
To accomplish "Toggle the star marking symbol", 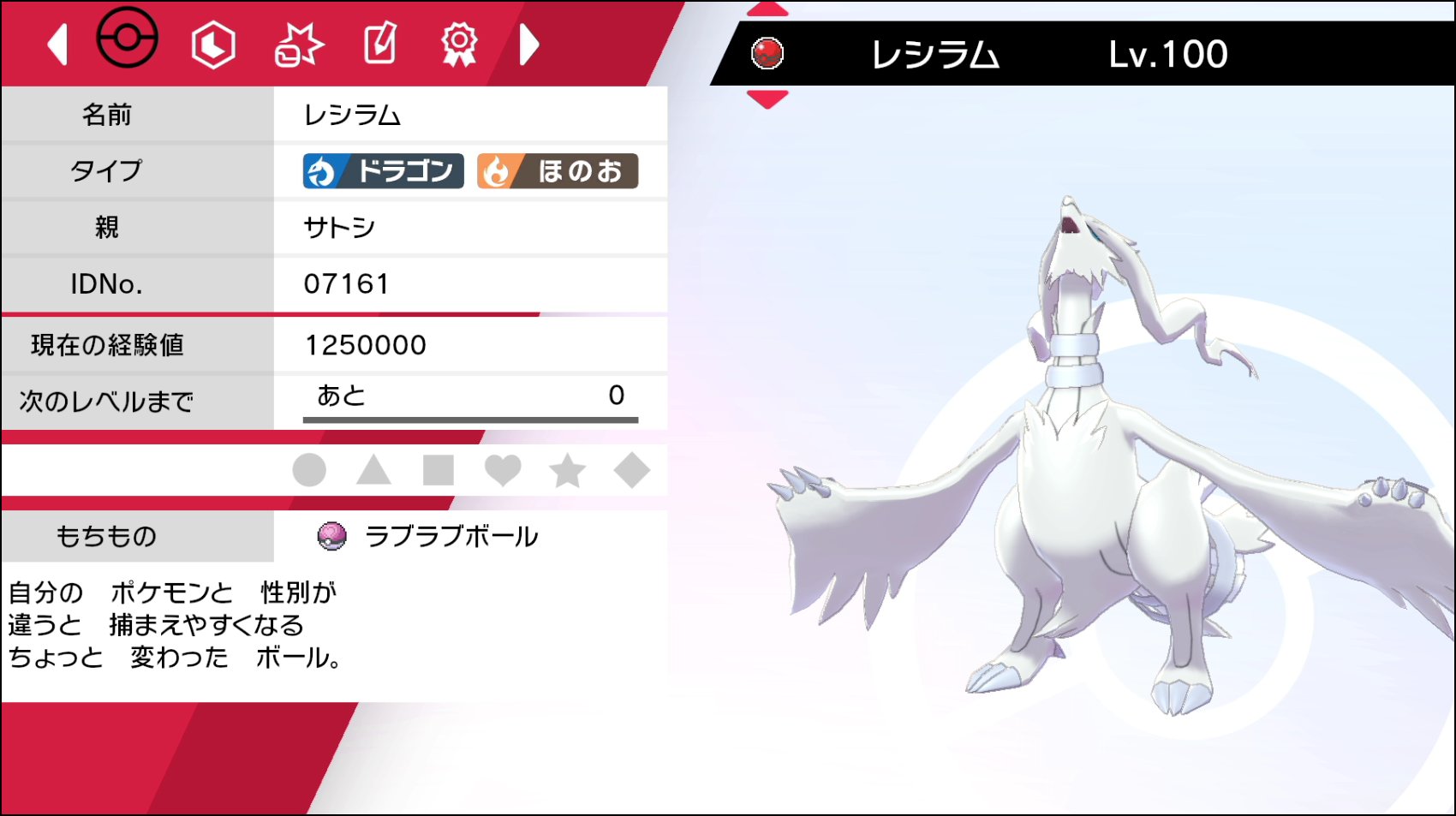I will point(568,470).
